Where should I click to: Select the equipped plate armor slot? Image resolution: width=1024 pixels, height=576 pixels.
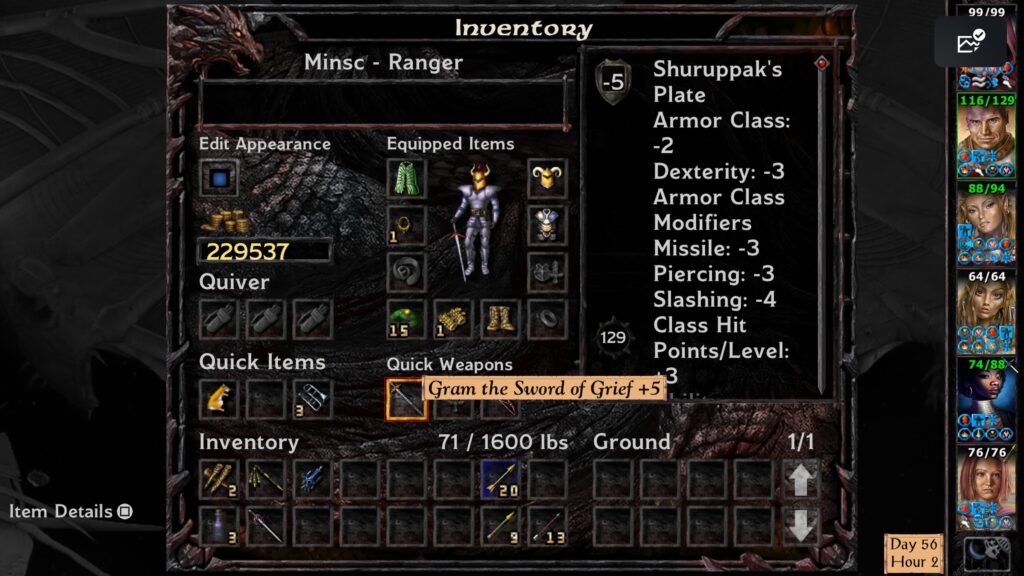[547, 225]
